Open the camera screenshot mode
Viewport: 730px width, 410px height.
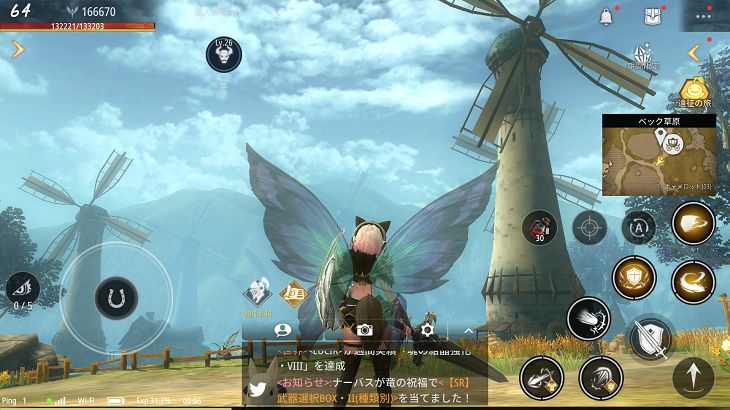tap(365, 329)
